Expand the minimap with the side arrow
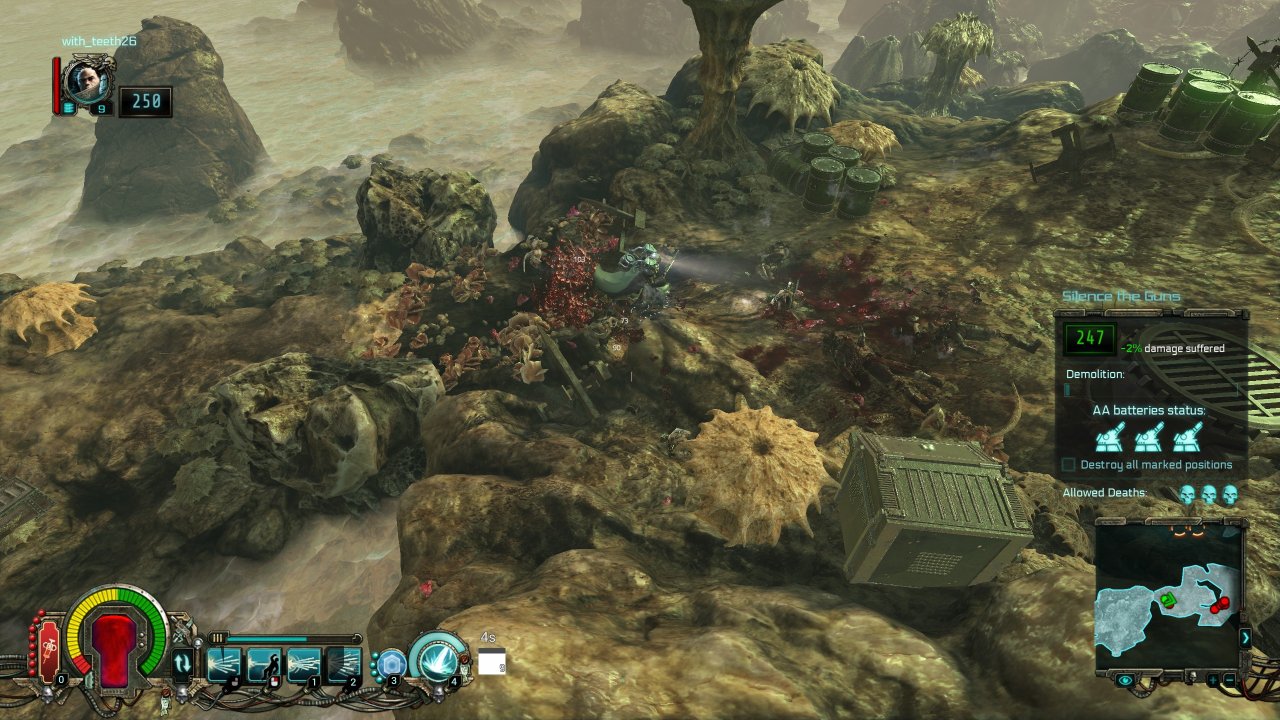 pyautogui.click(x=1246, y=637)
